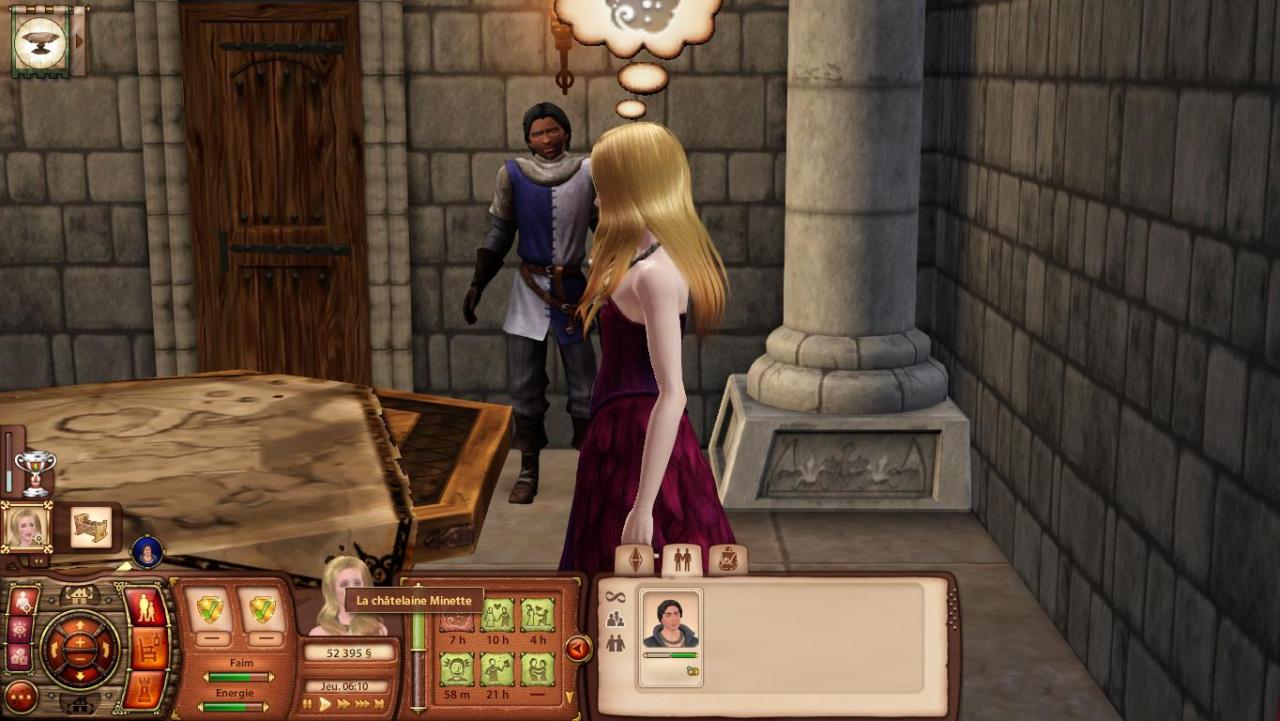Open the quest banner with the goblet icon

[x=41, y=41]
